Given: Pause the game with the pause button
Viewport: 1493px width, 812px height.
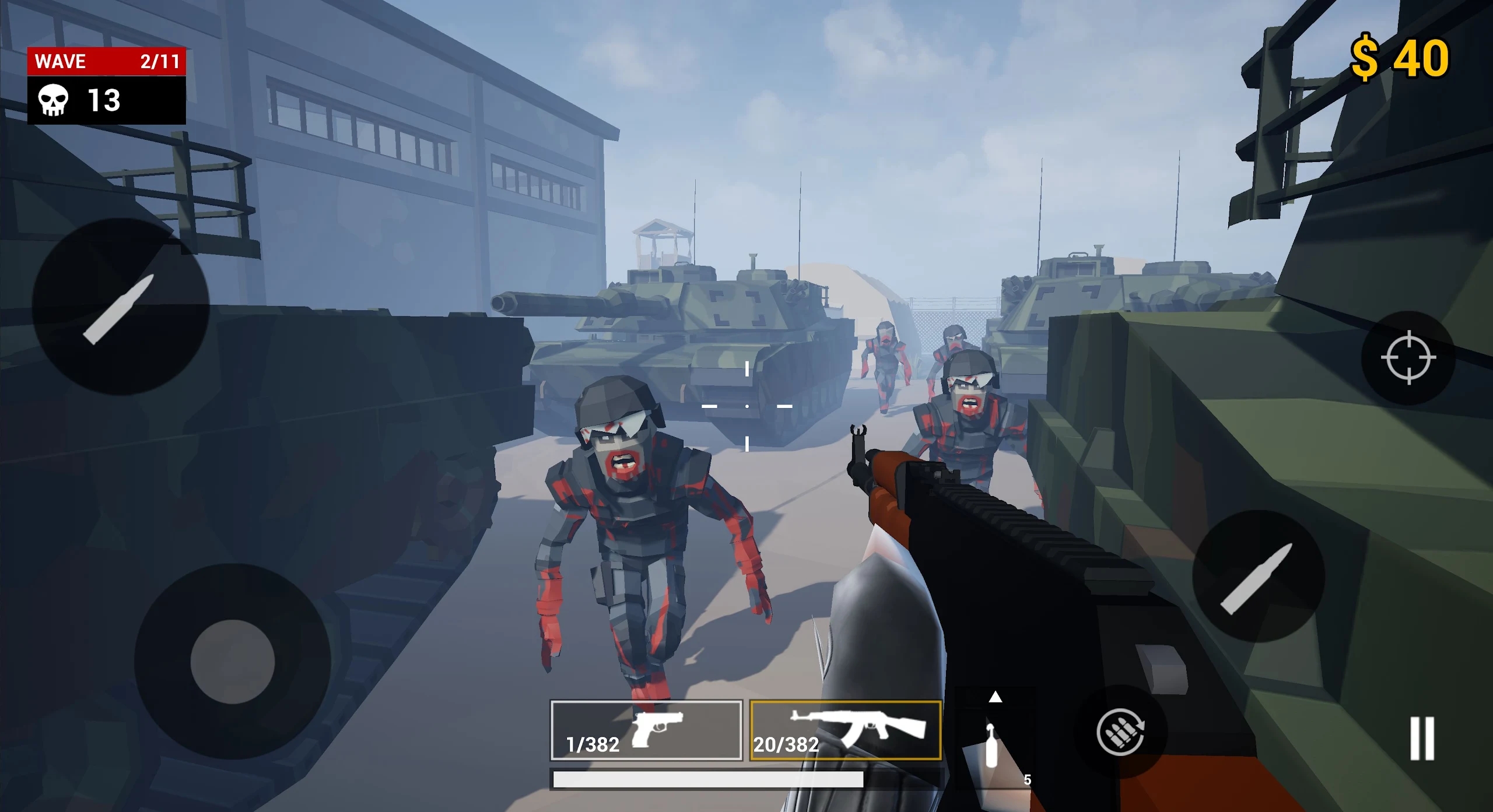Looking at the screenshot, I should coord(1421,738).
